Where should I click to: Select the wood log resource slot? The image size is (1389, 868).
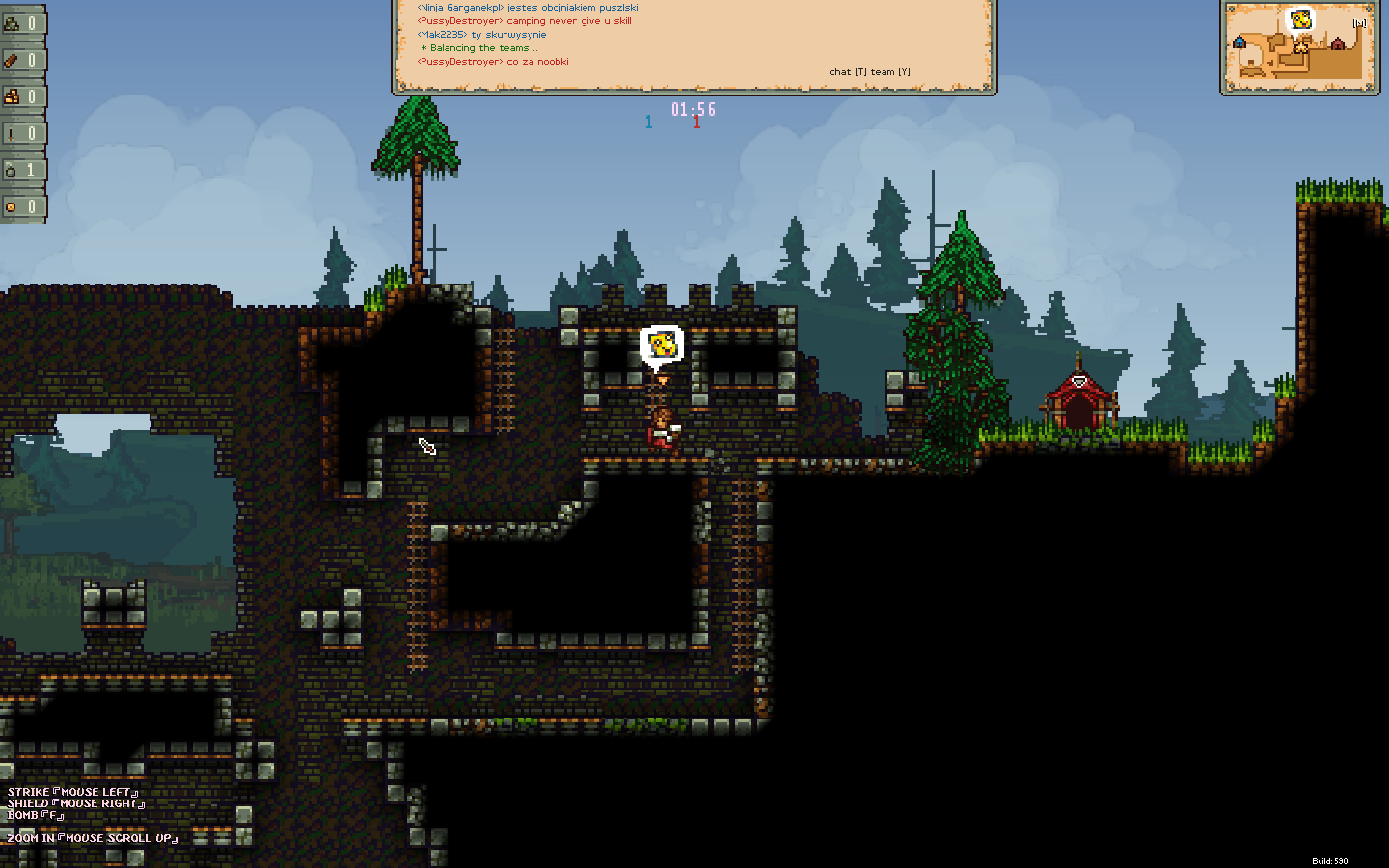(21, 60)
